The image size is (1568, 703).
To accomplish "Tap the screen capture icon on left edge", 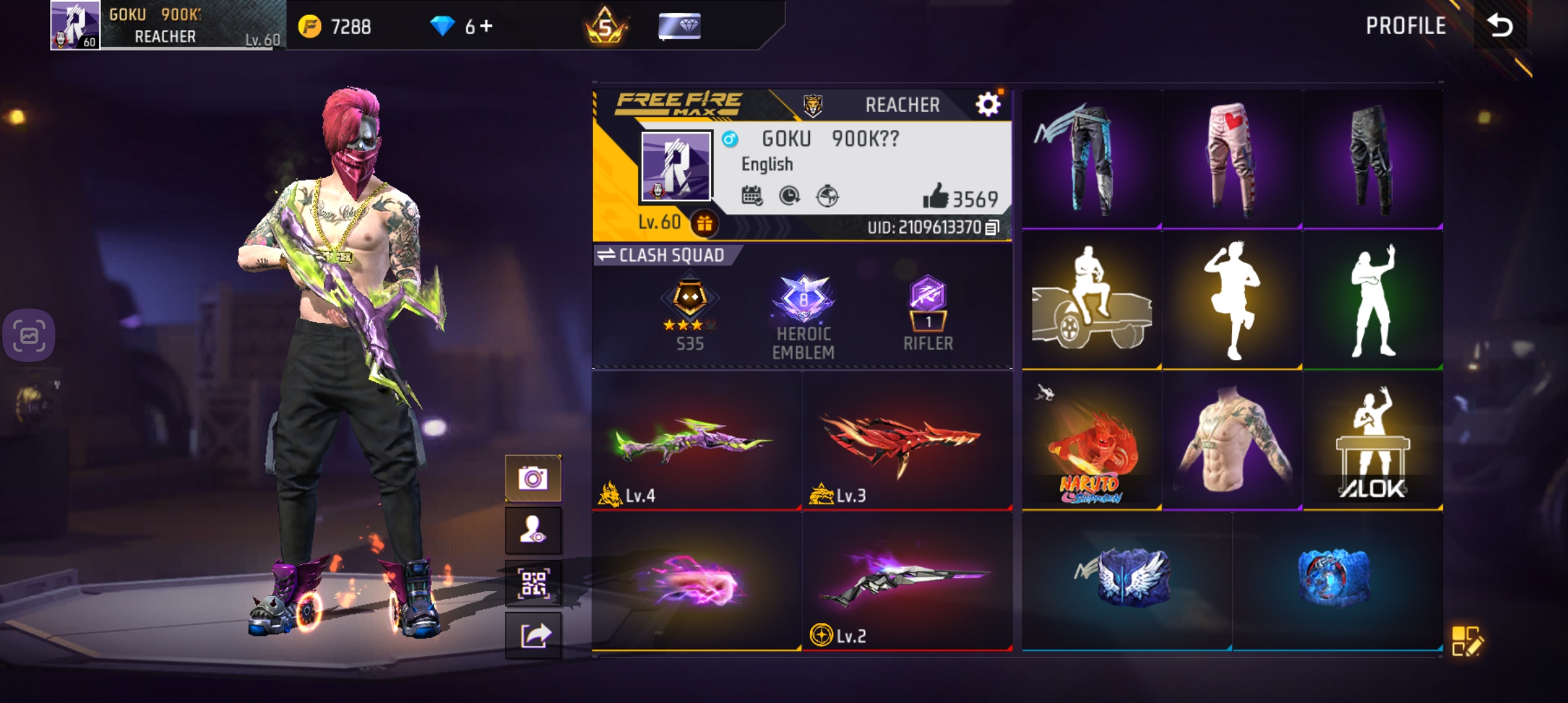I will [29, 335].
